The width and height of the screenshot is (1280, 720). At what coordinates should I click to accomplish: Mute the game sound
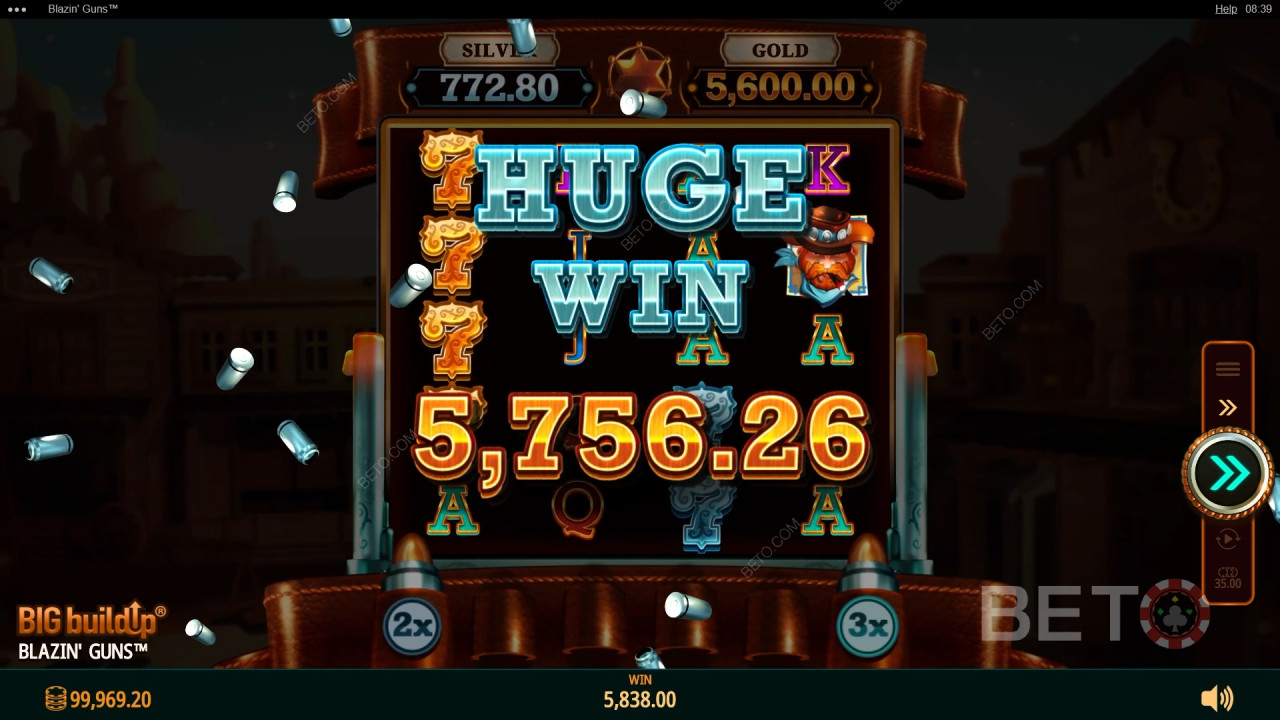pos(1218,698)
